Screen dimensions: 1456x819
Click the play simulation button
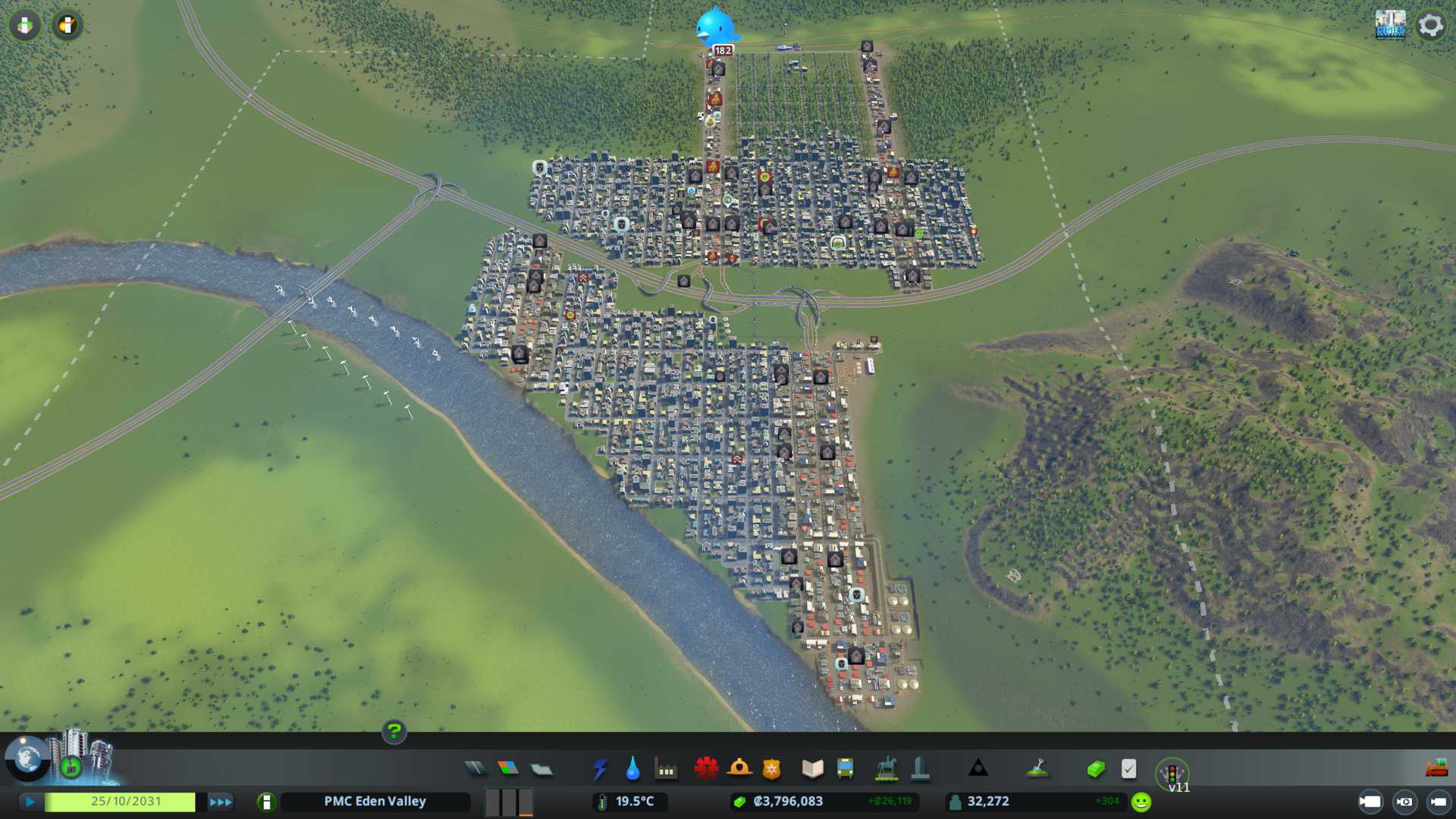[x=30, y=802]
